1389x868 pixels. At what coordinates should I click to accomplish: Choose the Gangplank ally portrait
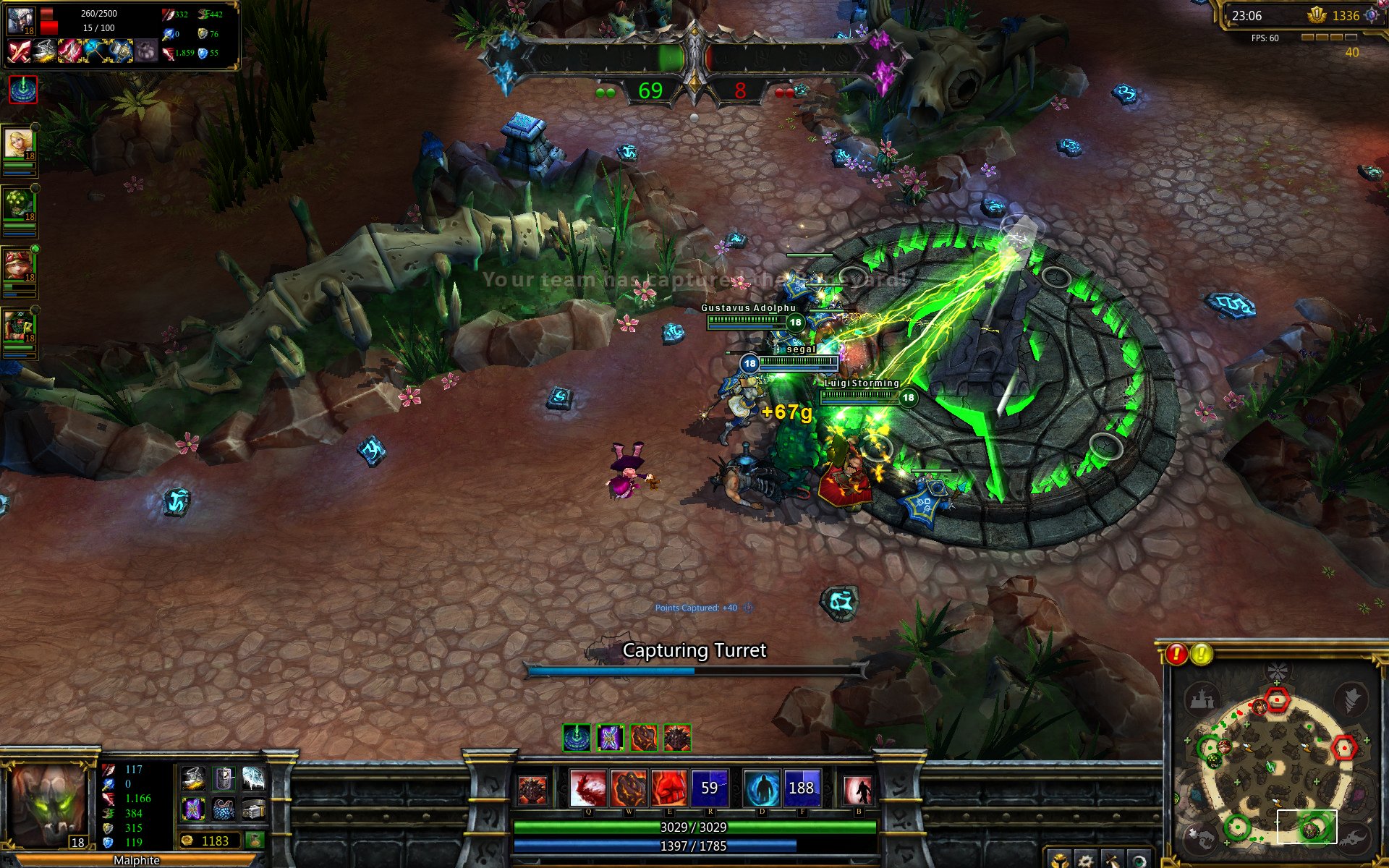point(19,327)
